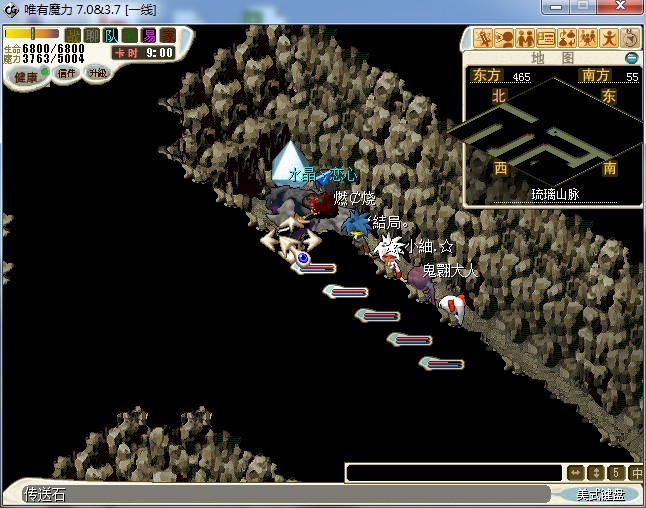Click the 中 chat input language button
Screen dimensions: 646x508
pyautogui.click(x=636, y=472)
